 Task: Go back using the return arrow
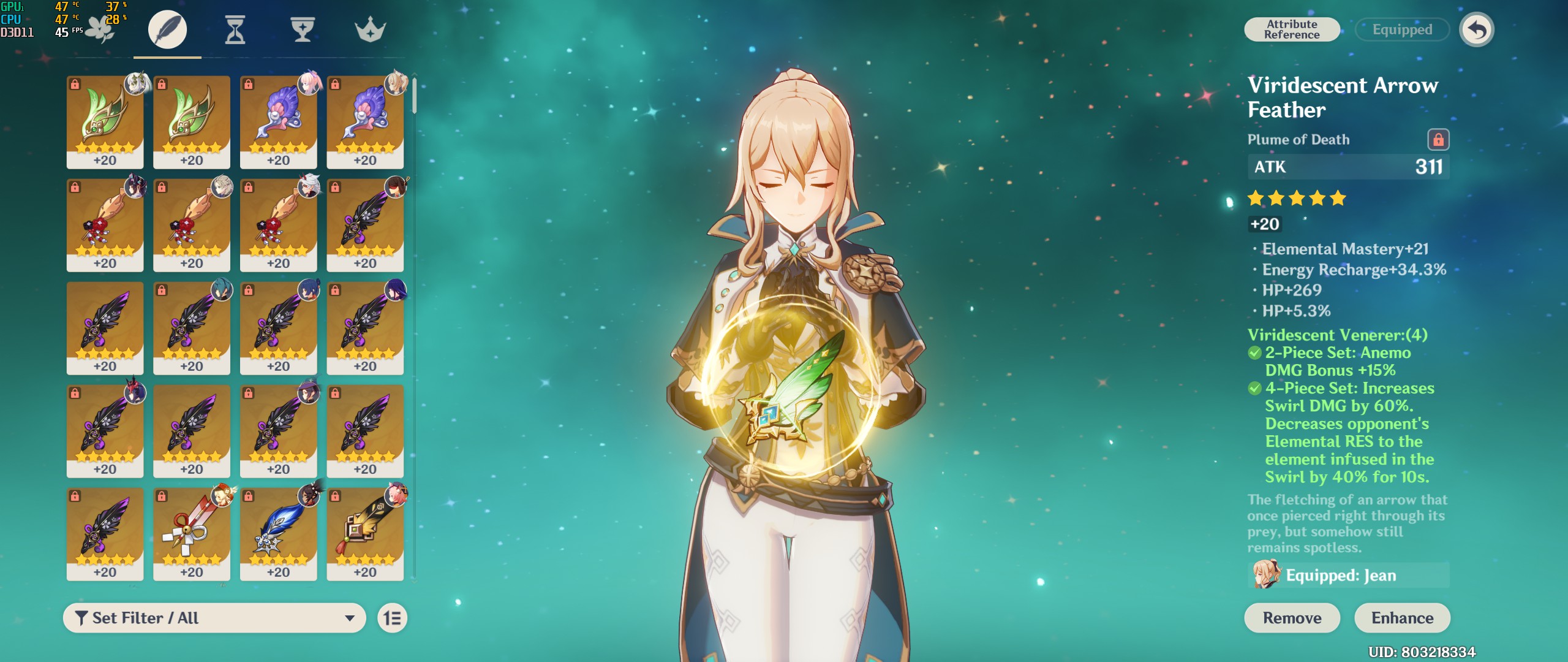(1477, 29)
